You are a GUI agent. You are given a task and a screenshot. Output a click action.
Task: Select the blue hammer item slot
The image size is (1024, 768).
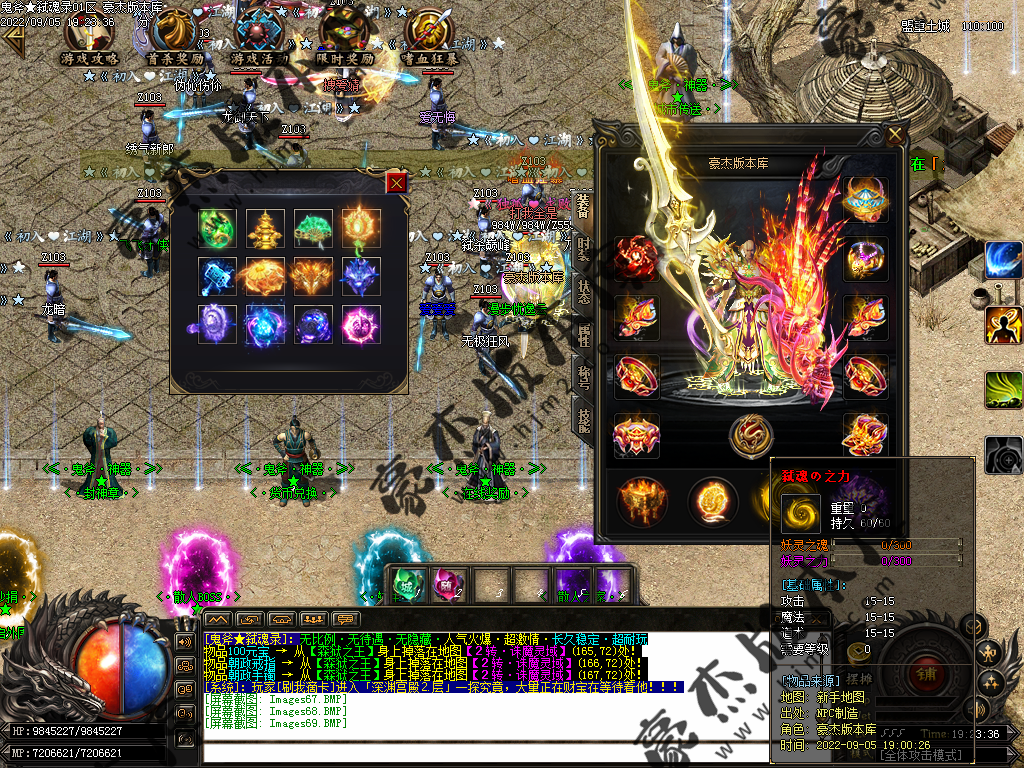tap(216, 276)
